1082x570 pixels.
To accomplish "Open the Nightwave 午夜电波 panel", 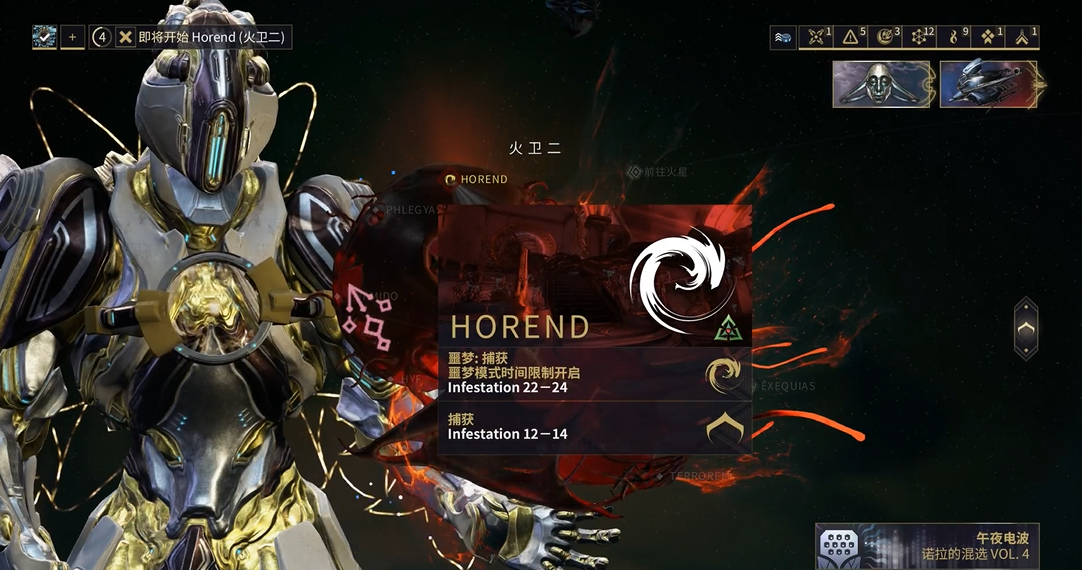I will click(x=927, y=546).
